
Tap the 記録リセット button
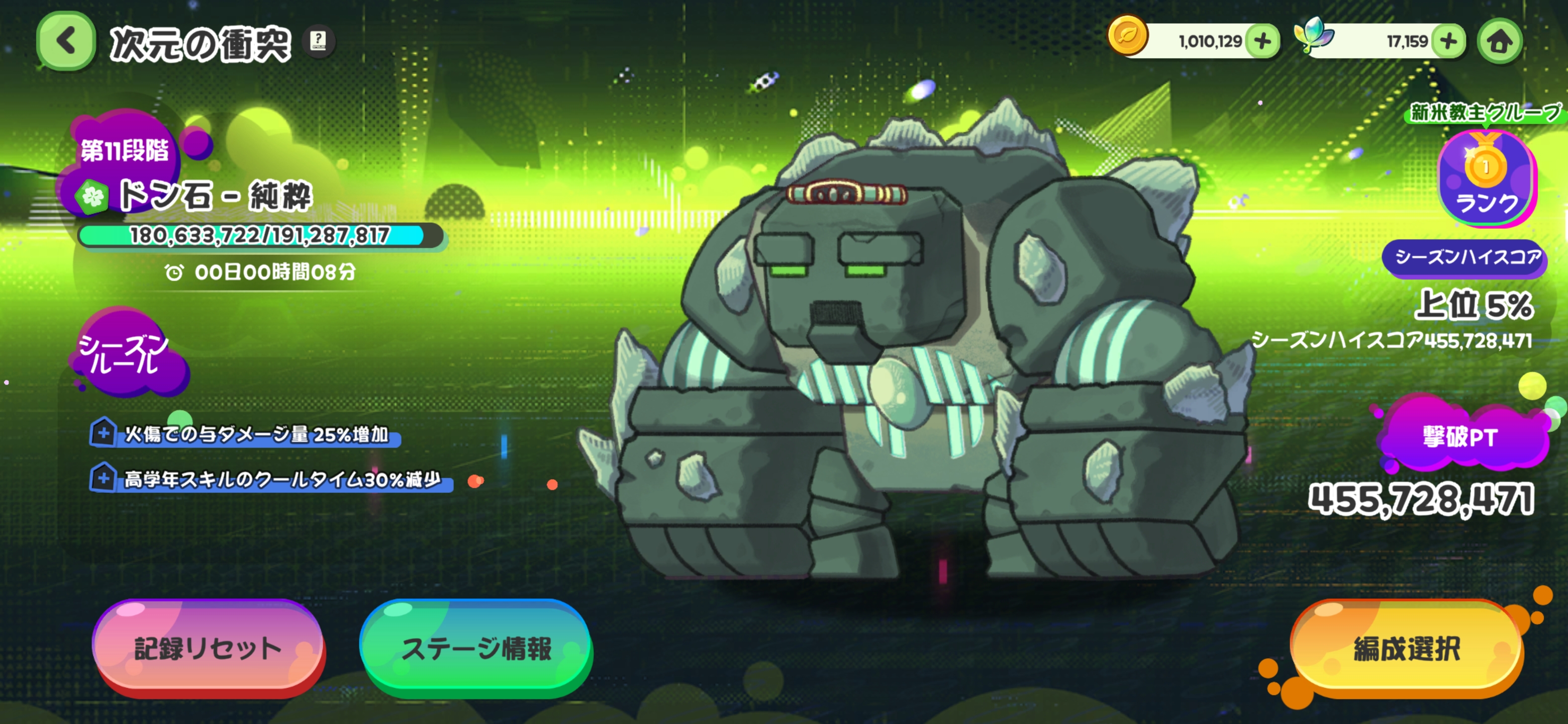[x=208, y=648]
